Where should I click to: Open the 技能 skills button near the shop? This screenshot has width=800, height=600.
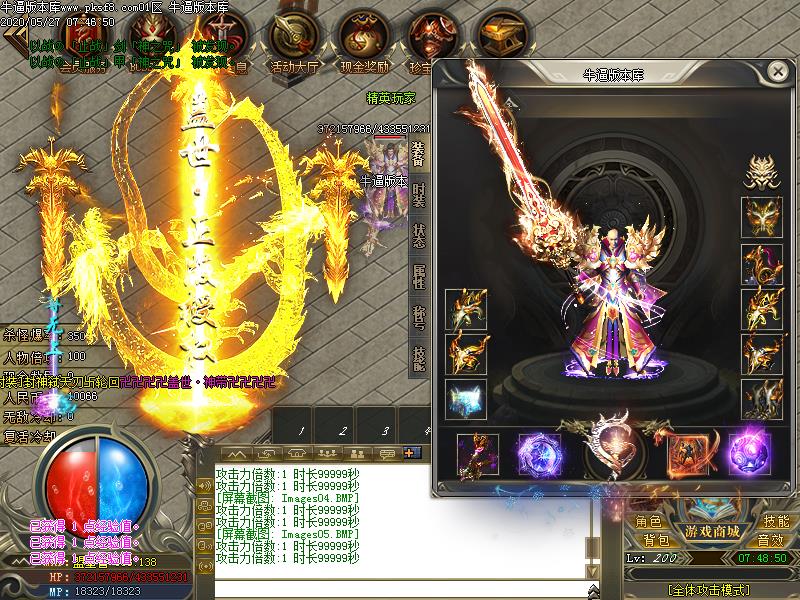pyautogui.click(x=776, y=522)
